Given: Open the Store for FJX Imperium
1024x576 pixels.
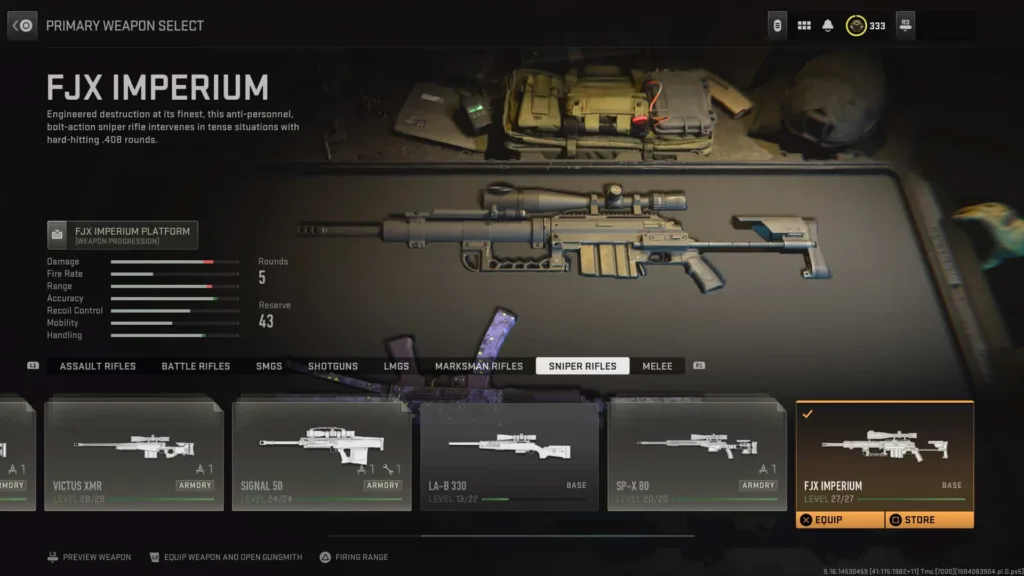Looking at the screenshot, I should pyautogui.click(x=929, y=520).
